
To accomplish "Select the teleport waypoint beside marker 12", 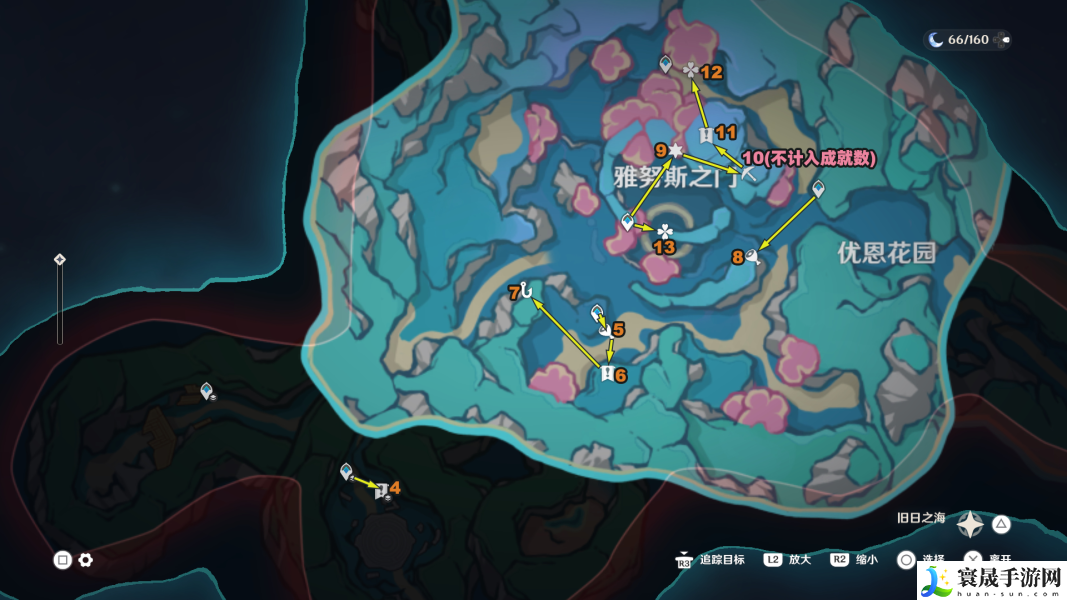I will click(x=666, y=65).
